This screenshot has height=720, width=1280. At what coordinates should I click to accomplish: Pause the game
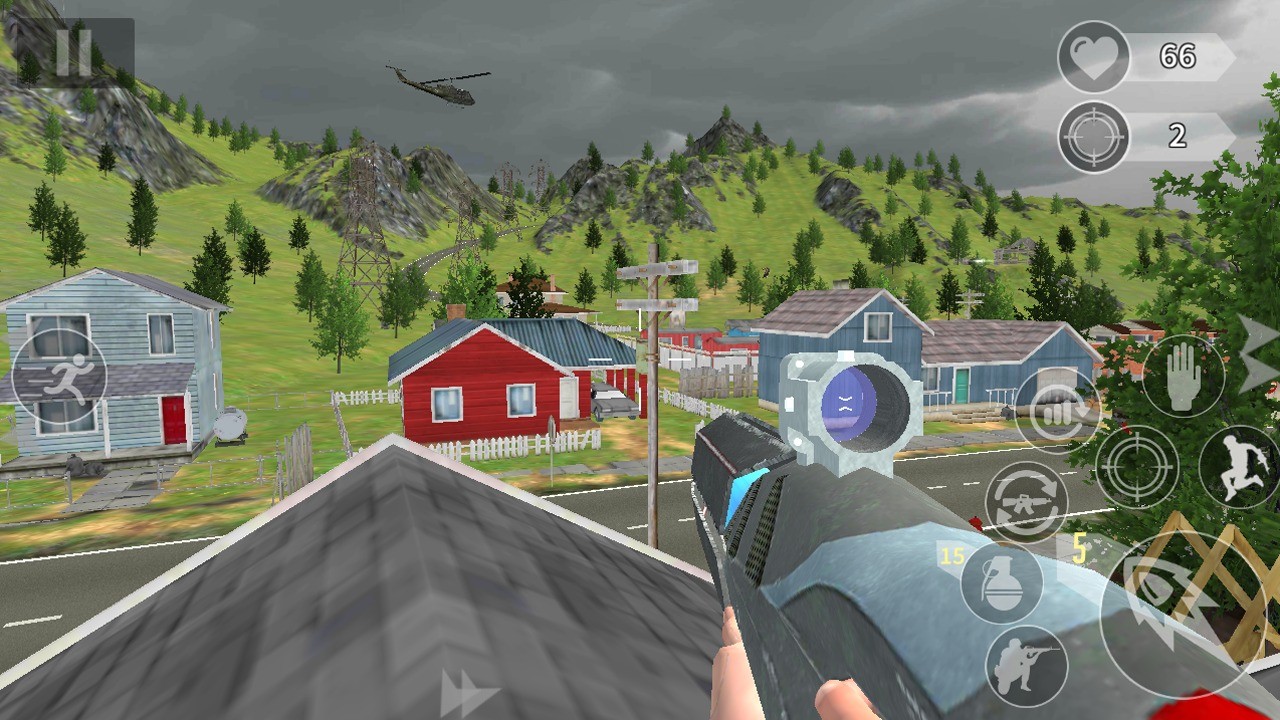[74, 54]
